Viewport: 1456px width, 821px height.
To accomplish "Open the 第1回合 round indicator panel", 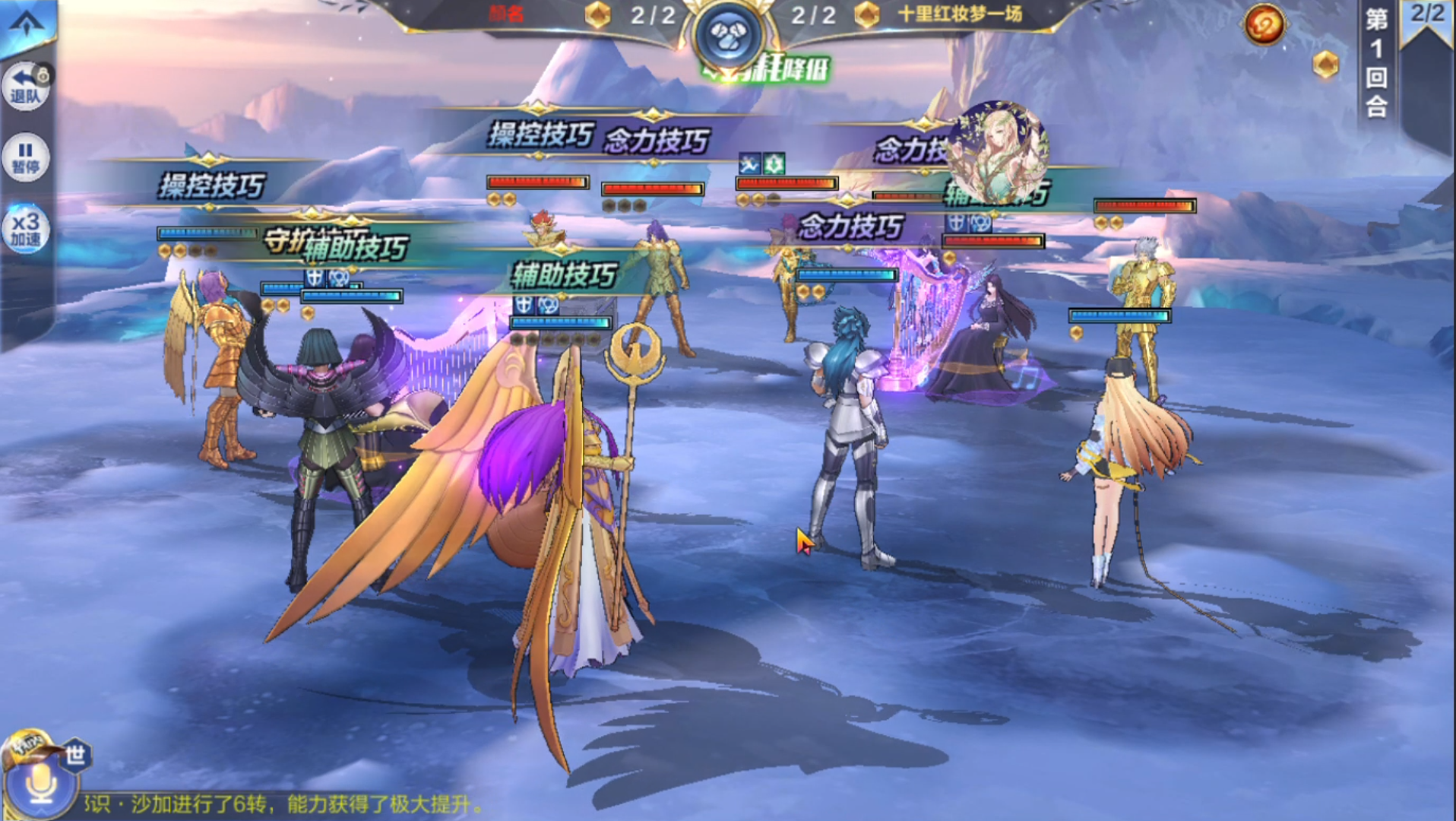I will (x=1376, y=62).
